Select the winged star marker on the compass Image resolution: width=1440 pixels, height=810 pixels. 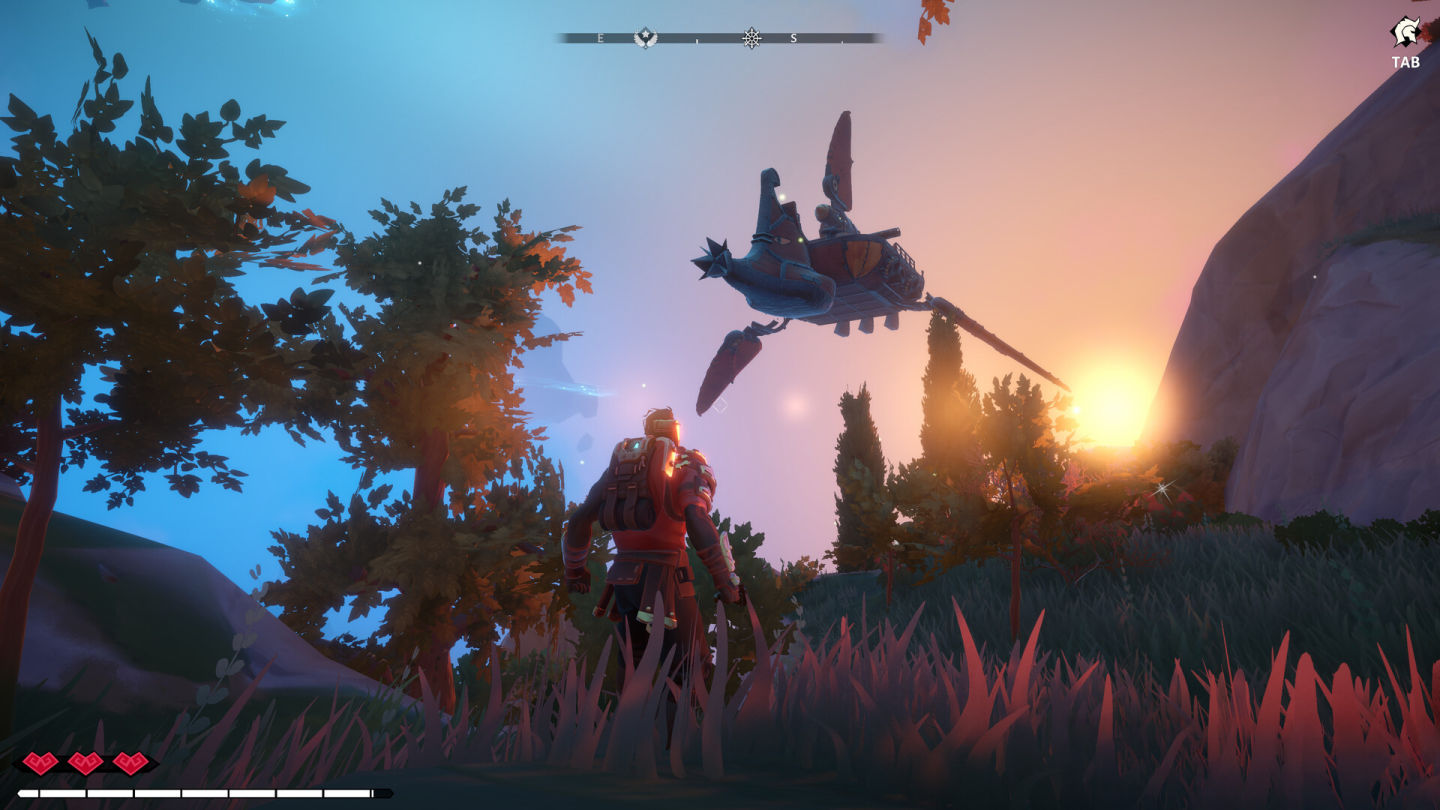coord(646,38)
